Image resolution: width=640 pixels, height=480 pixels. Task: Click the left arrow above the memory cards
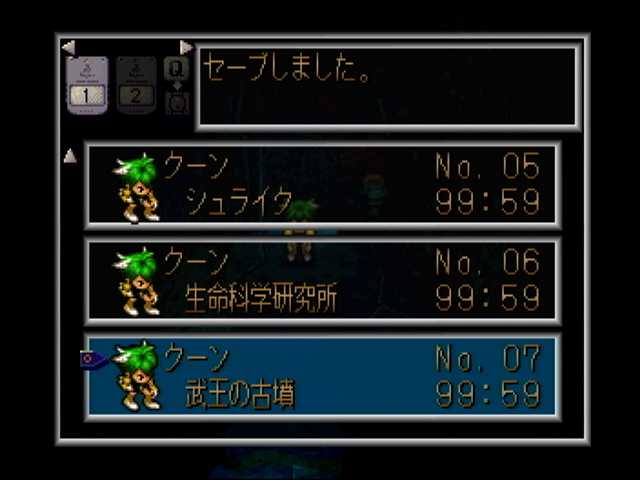click(68, 47)
